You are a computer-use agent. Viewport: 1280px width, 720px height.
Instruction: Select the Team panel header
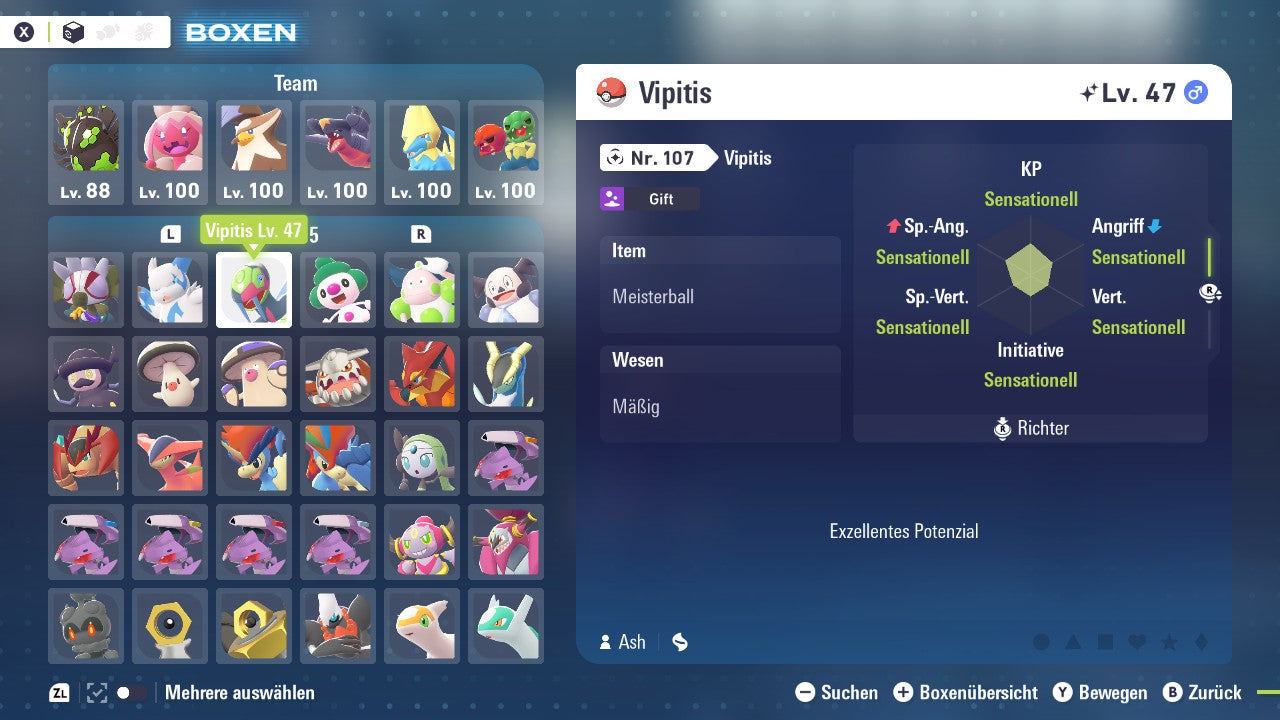coord(295,83)
